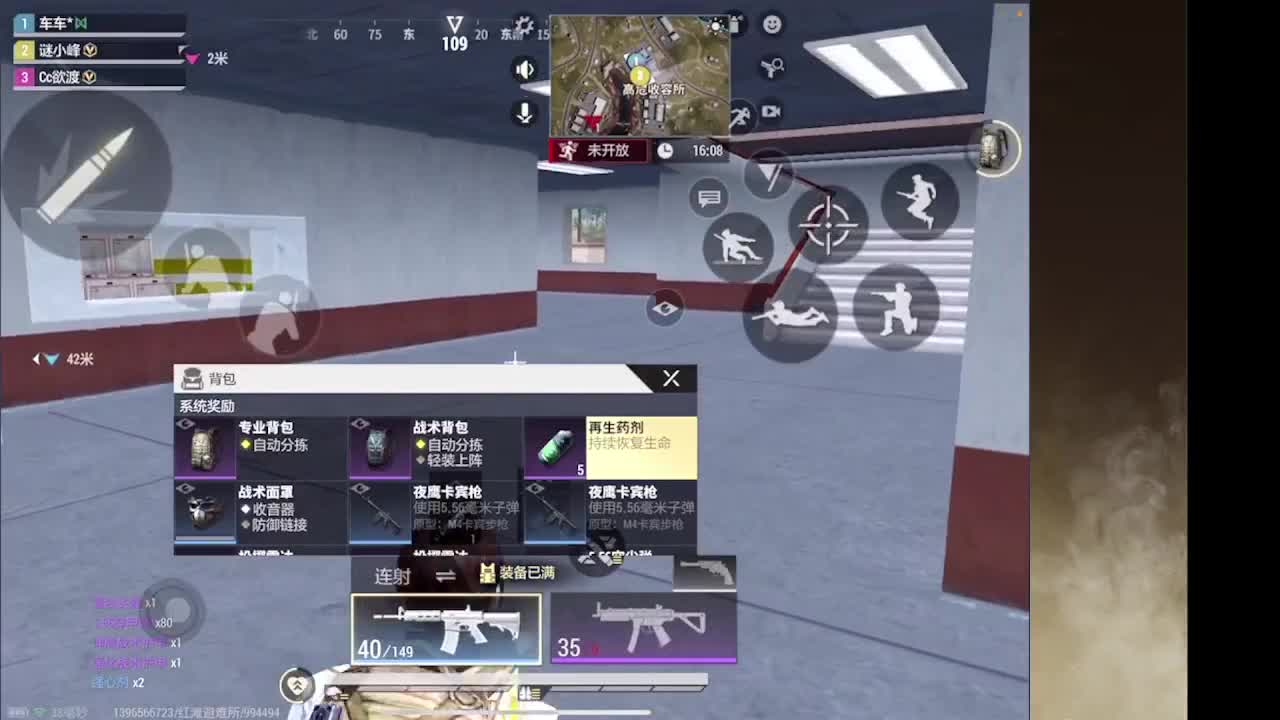Viewport: 1280px width, 720px height.
Task: Open the full map via the minimap
Action: pyautogui.click(x=640, y=75)
